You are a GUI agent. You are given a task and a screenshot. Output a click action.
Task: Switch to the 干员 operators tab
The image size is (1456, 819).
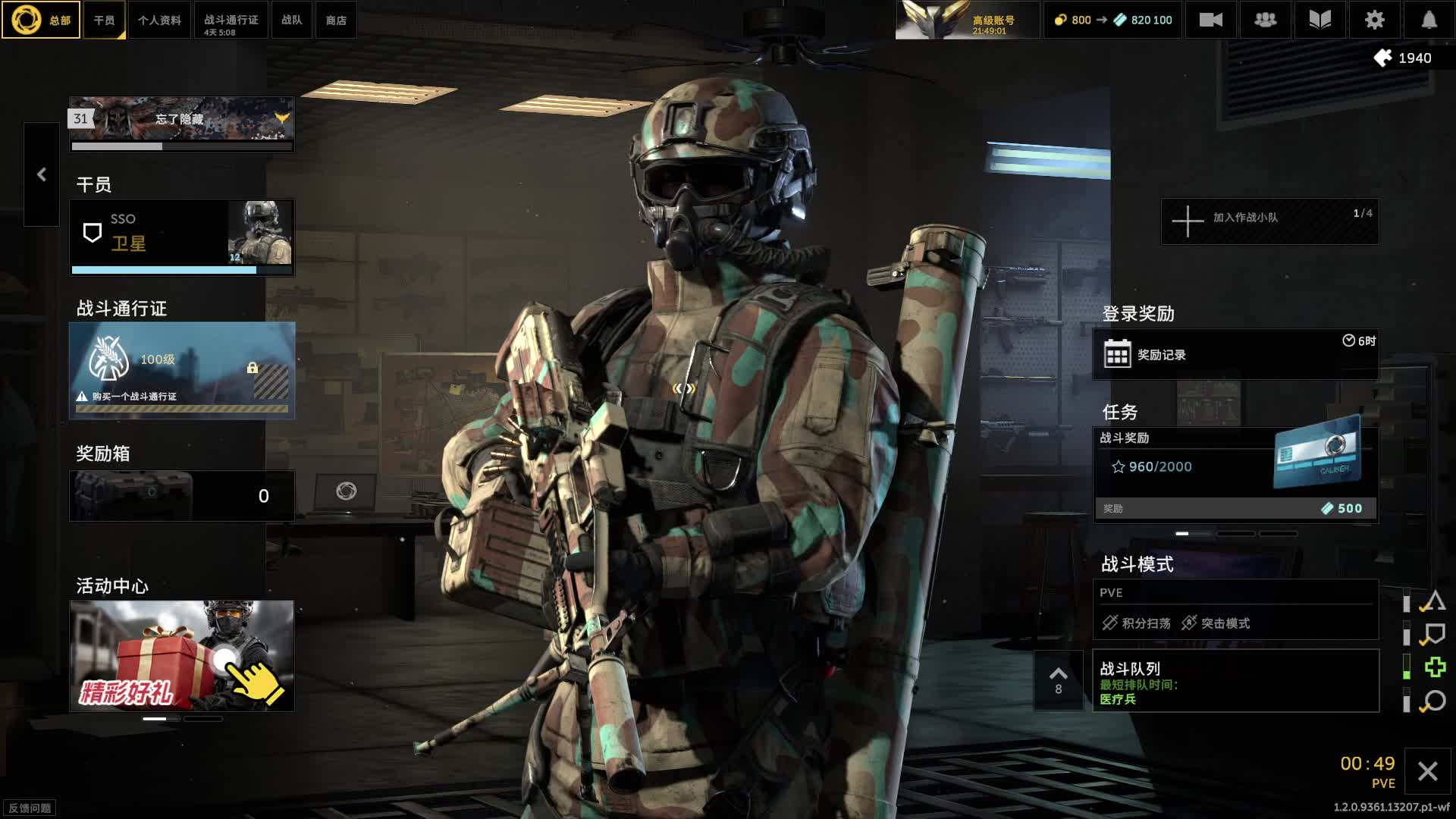pos(105,20)
